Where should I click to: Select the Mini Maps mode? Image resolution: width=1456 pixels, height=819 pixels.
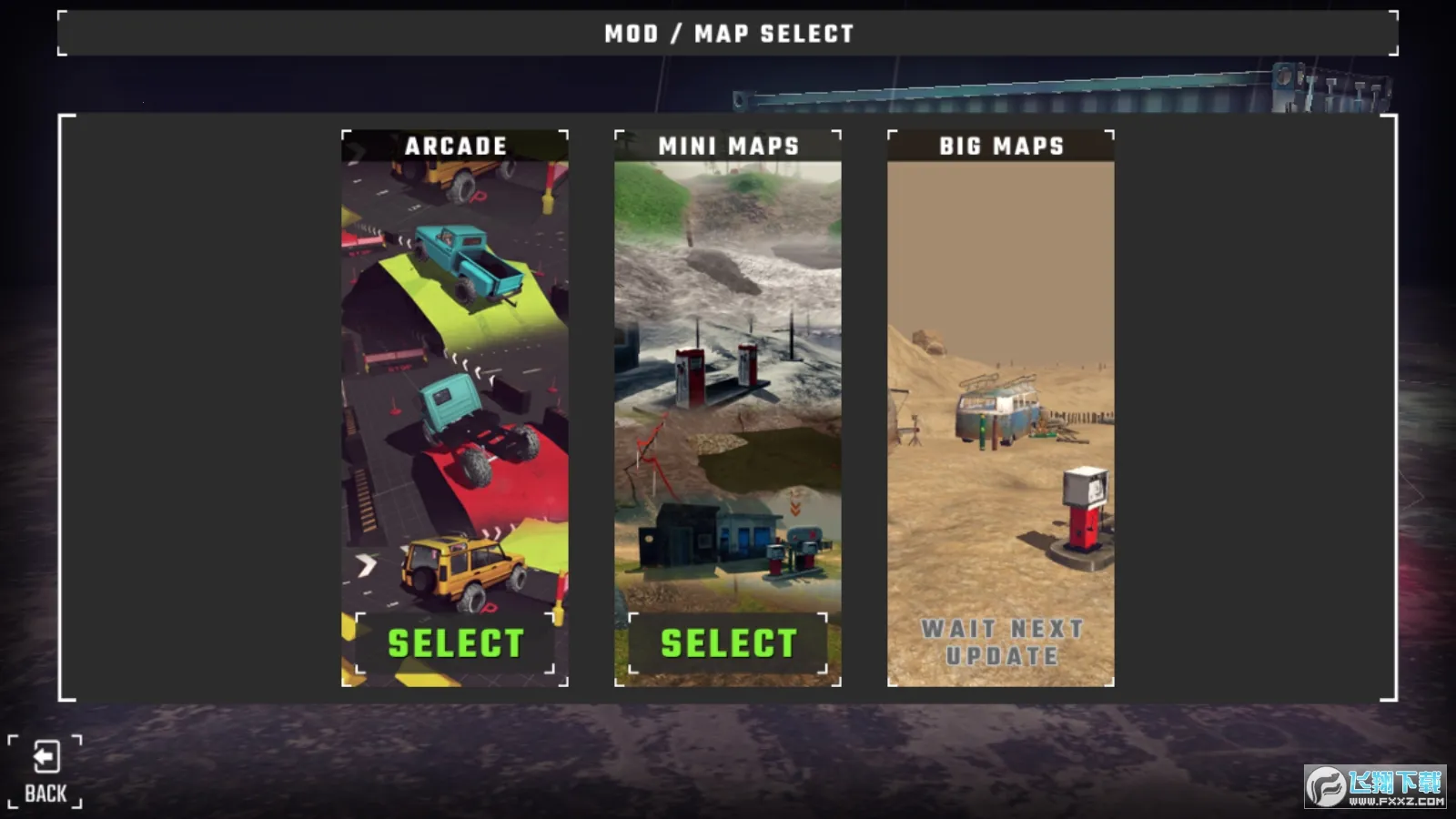tap(728, 643)
